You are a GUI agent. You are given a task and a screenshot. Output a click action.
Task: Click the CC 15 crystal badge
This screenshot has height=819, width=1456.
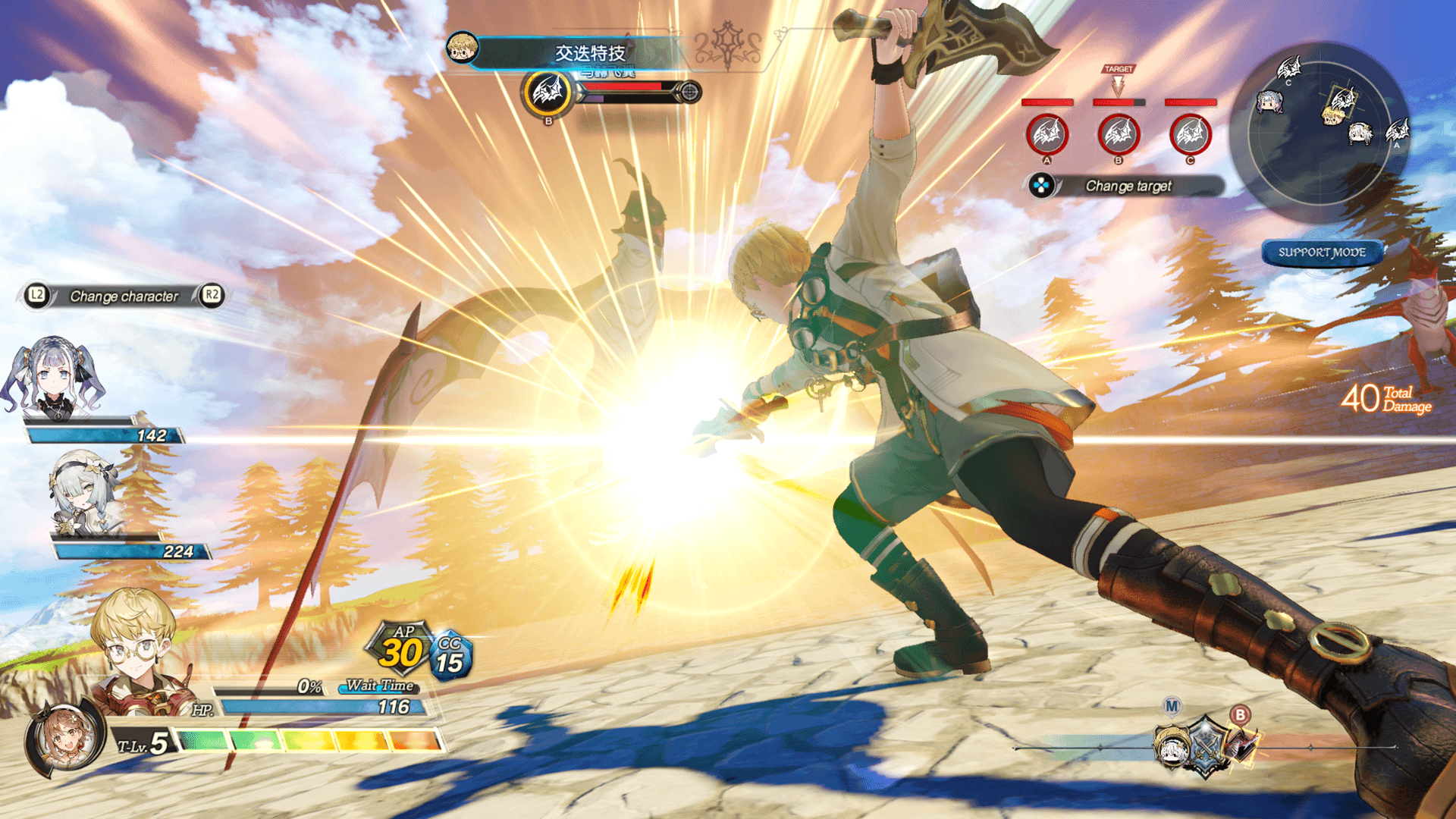click(x=450, y=656)
